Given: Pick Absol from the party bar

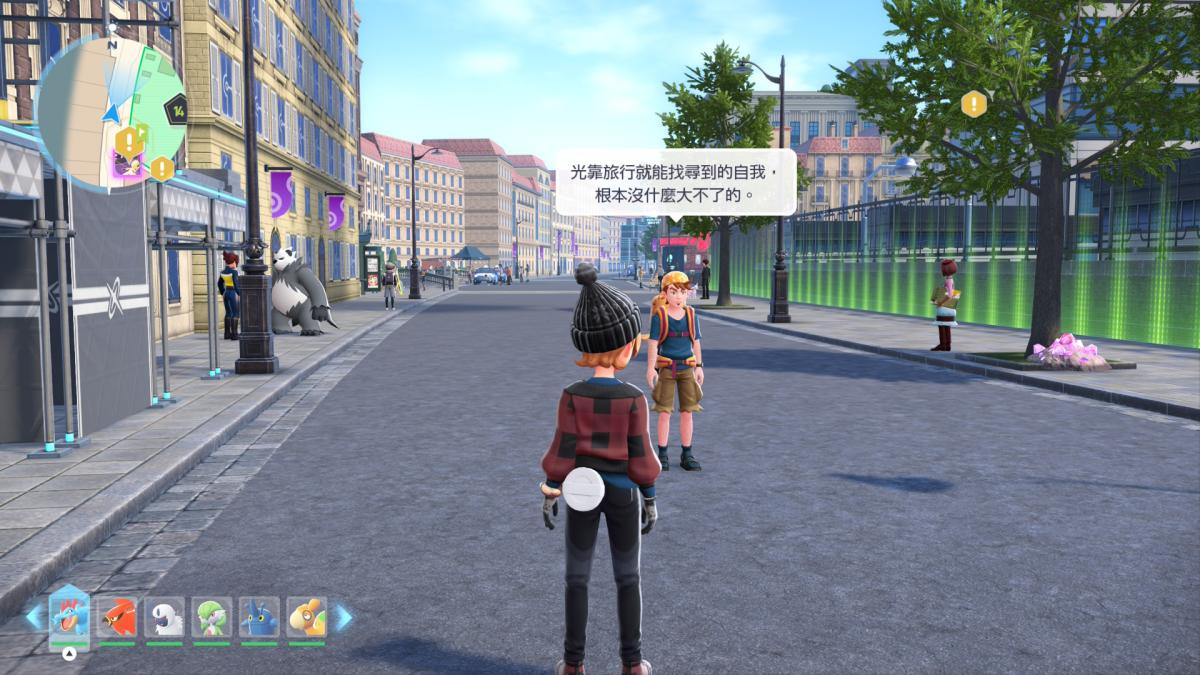Looking at the screenshot, I should click(165, 617).
